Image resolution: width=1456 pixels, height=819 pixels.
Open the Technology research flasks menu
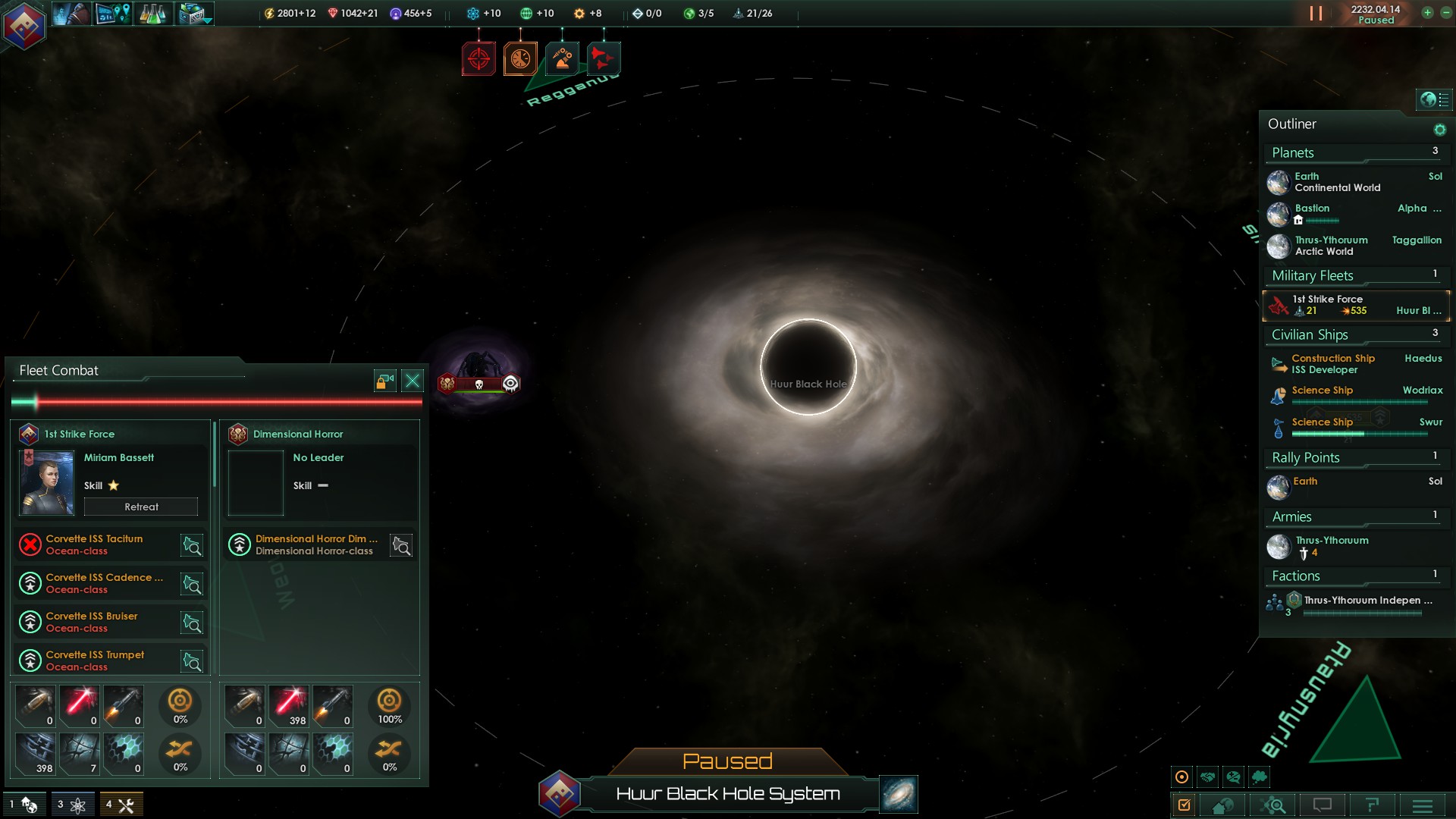152,14
